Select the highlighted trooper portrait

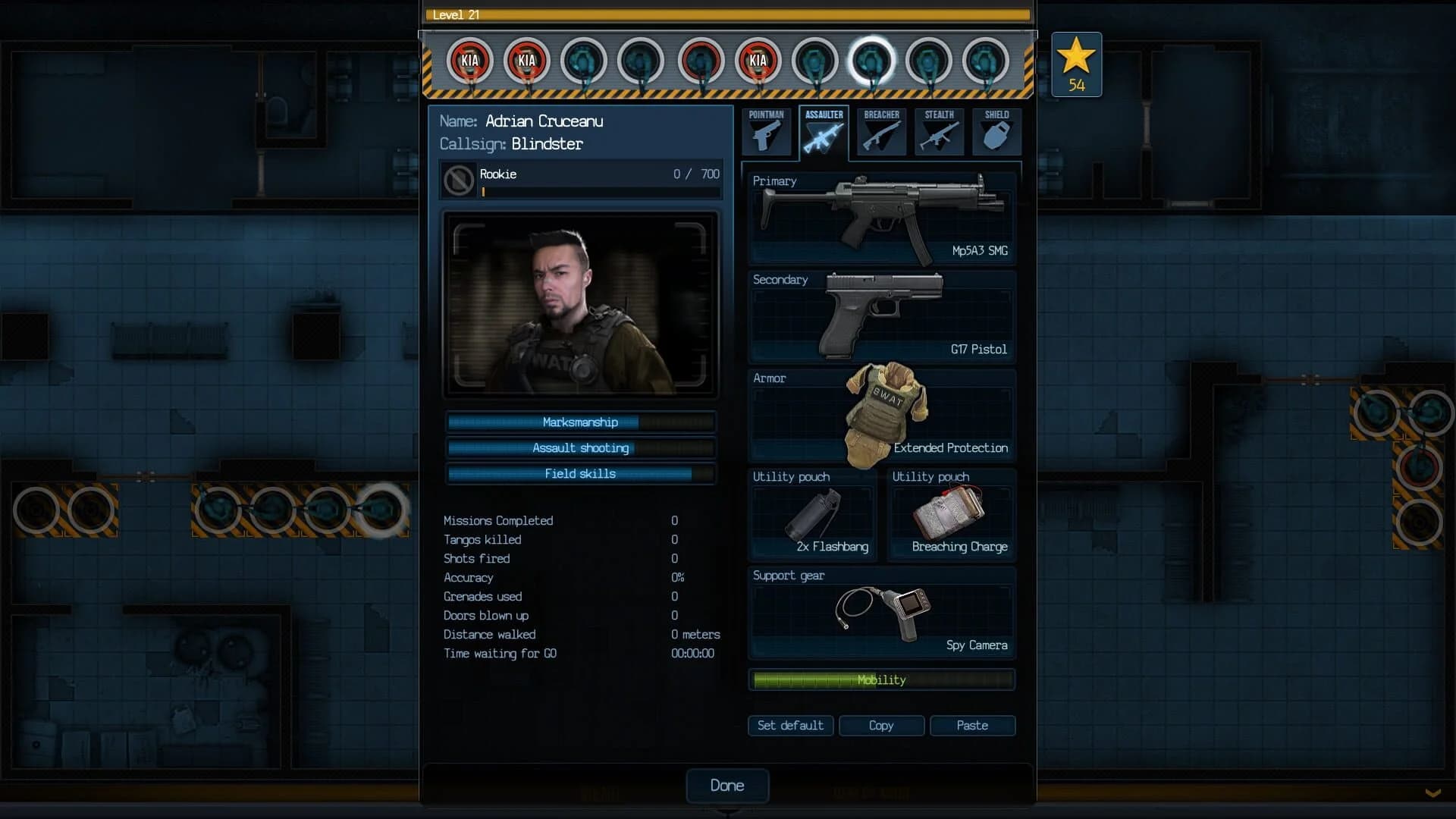click(x=874, y=61)
